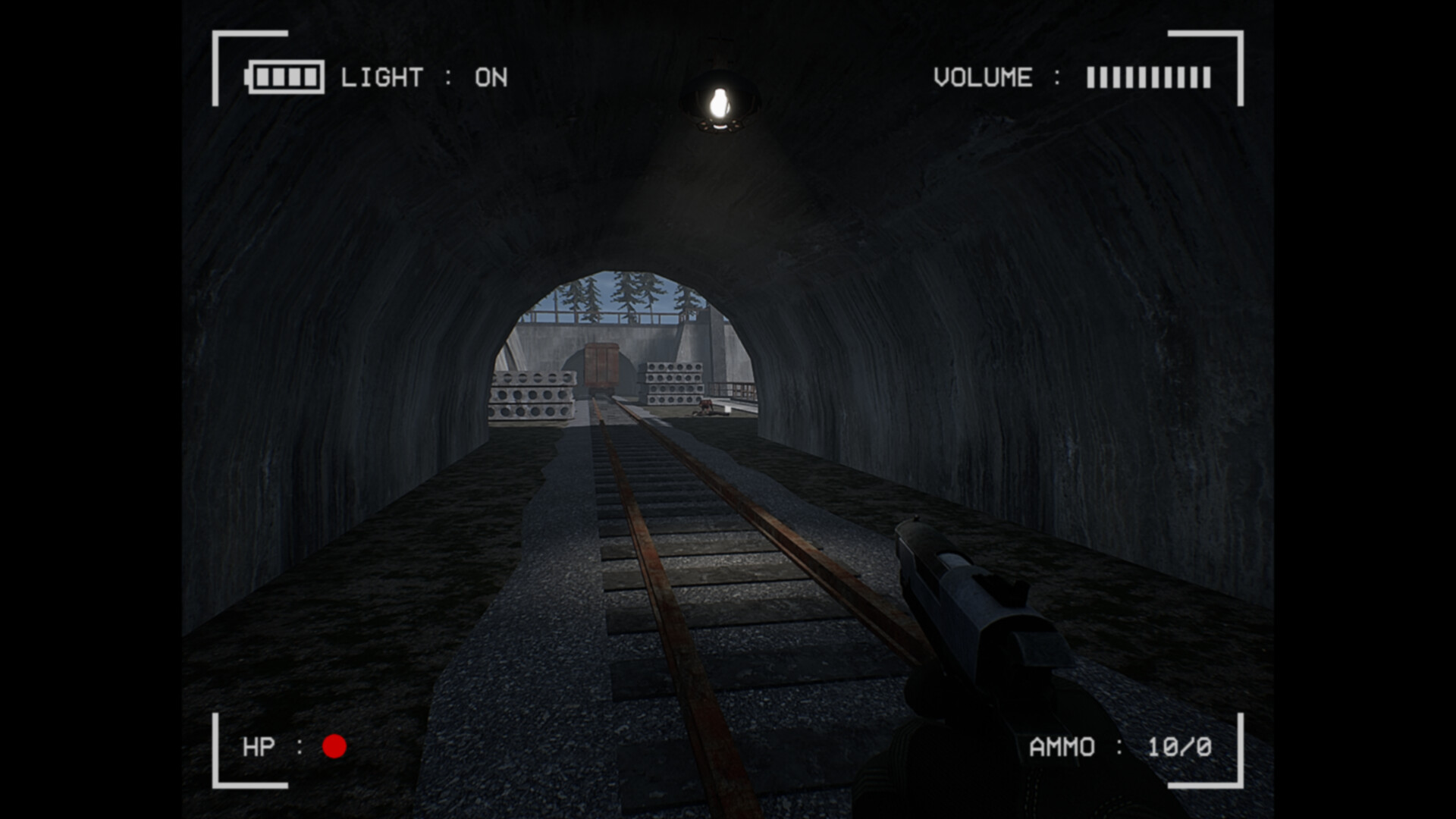1456x819 pixels.
Task: Click the HP label text
Action: tap(258, 748)
